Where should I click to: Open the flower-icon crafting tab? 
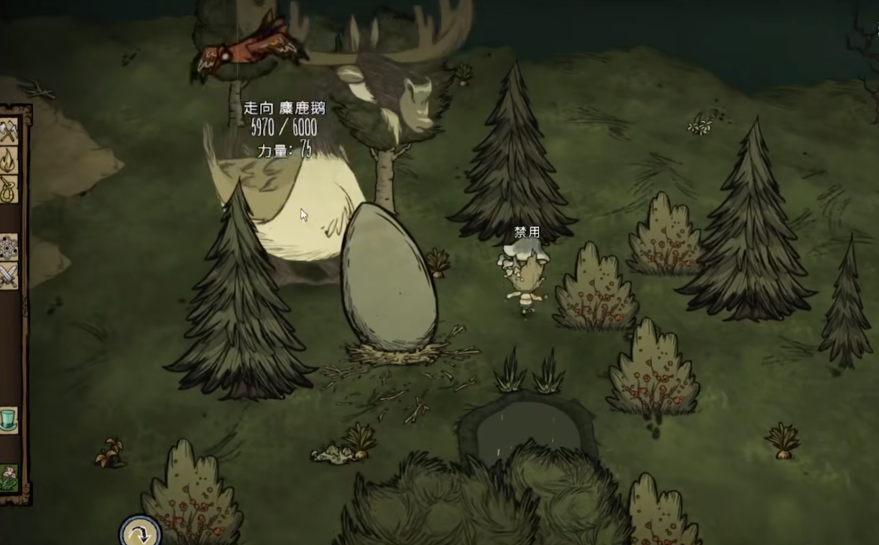9,475
